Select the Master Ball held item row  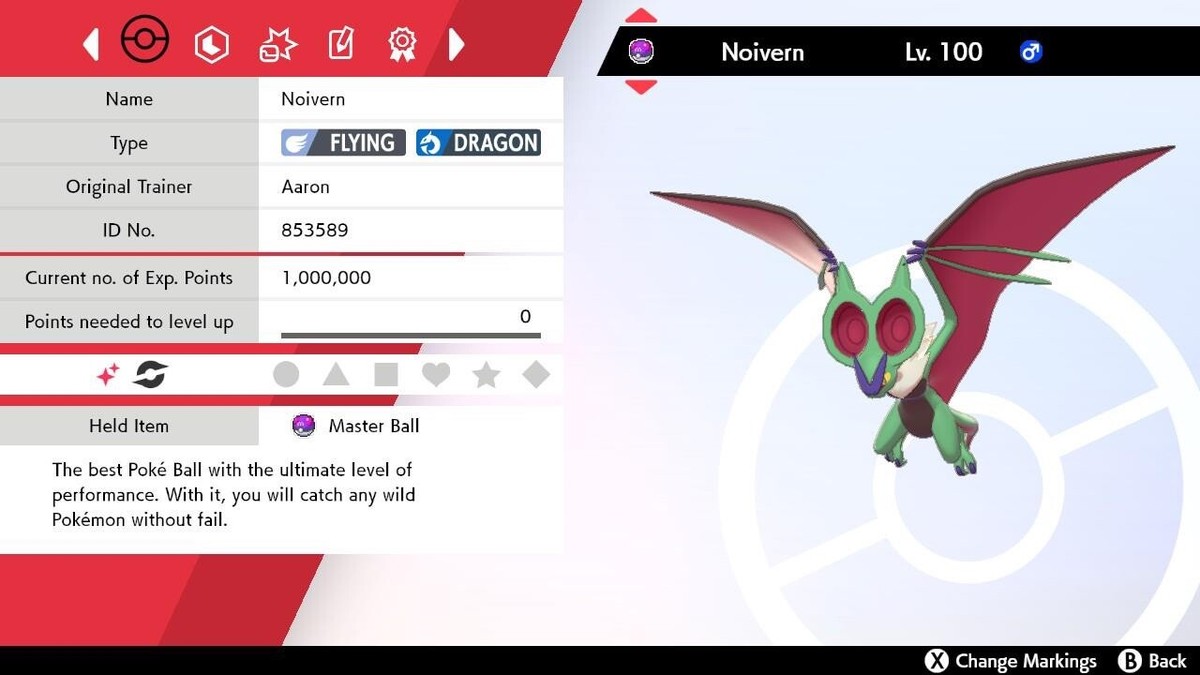click(373, 426)
